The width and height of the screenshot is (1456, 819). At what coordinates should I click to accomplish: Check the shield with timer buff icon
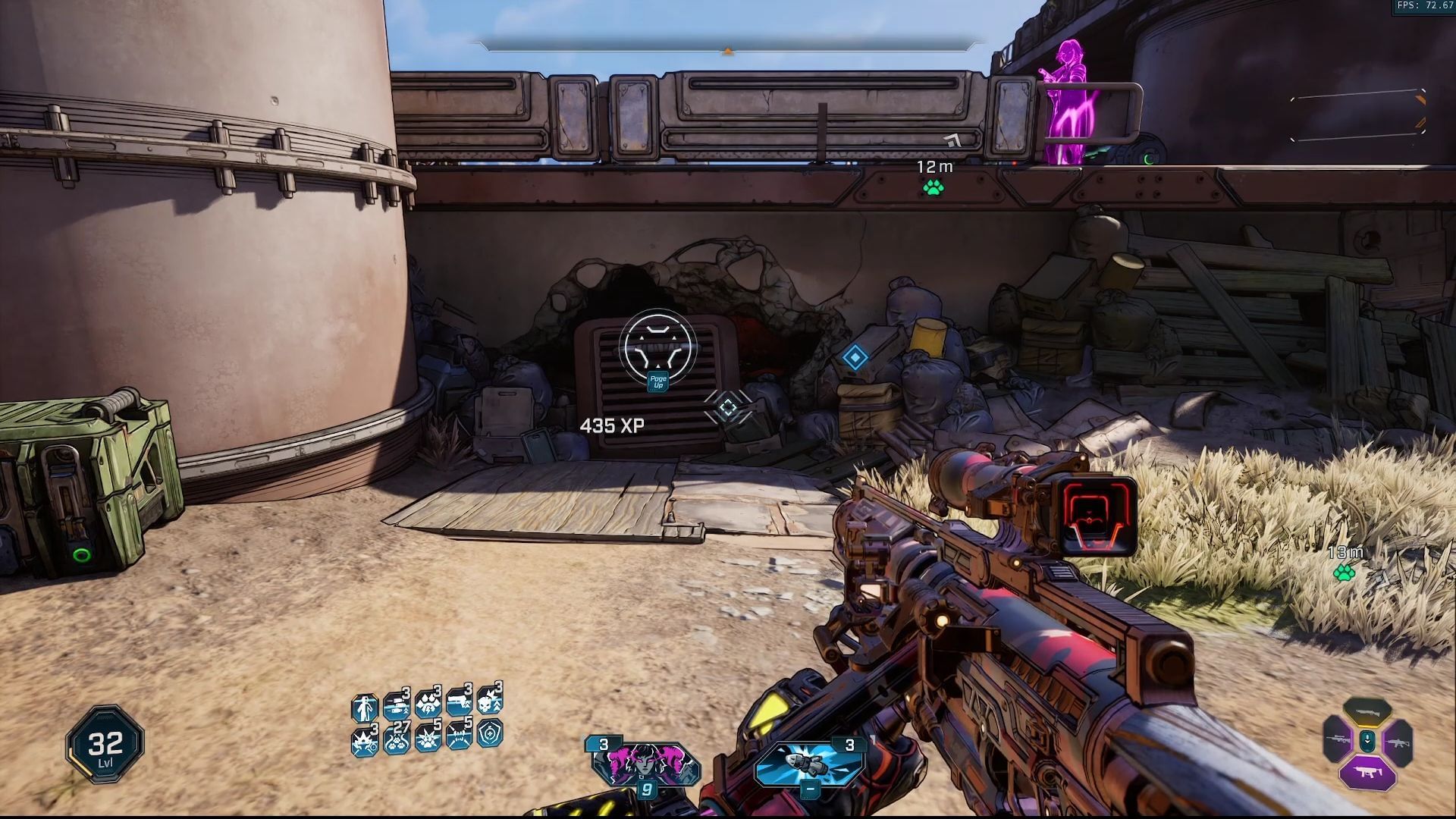tap(491, 734)
